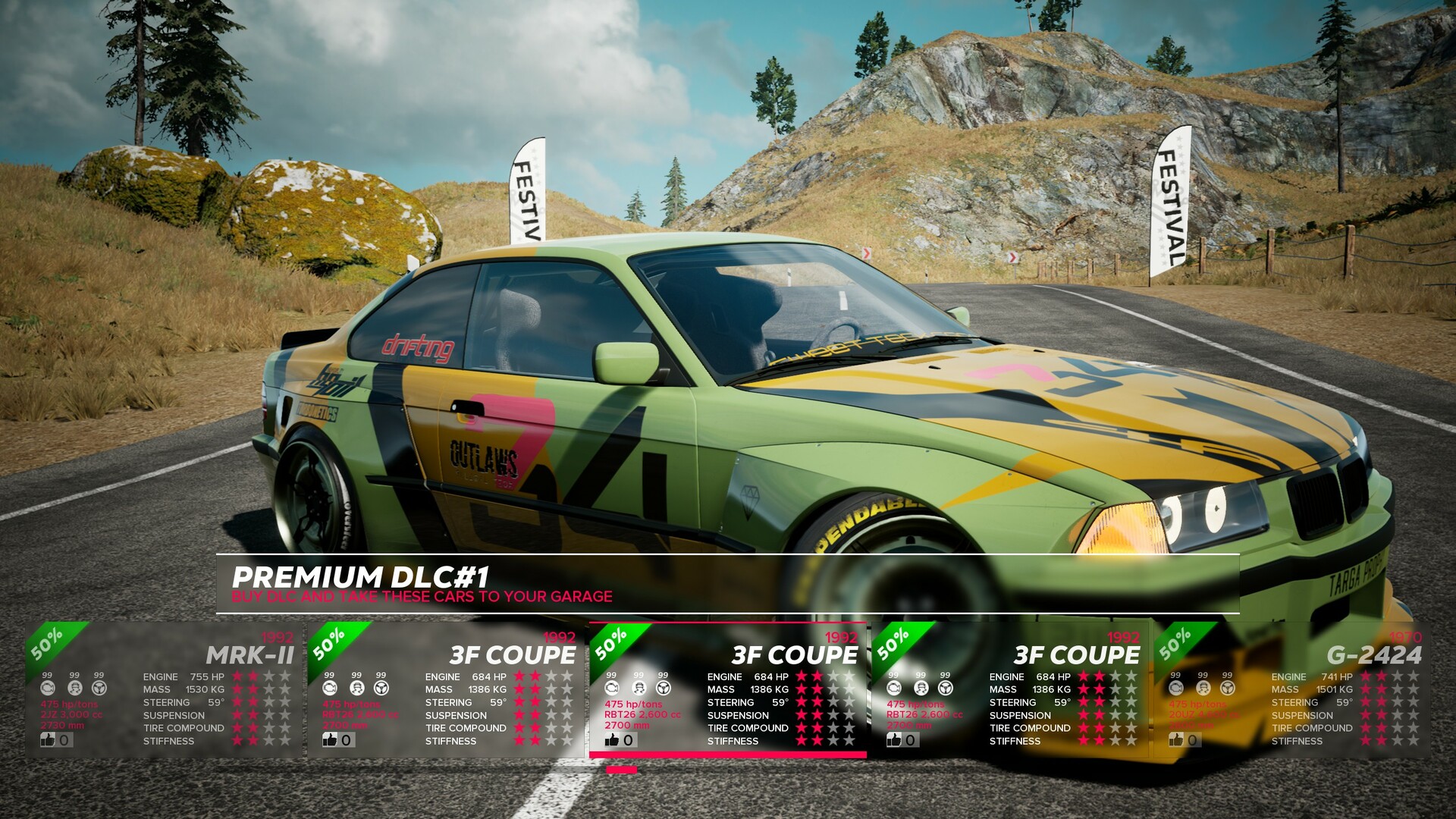This screenshot has height=819, width=1456.
Task: Select the engine icon on the G-2424 card
Action: [x=1176, y=689]
